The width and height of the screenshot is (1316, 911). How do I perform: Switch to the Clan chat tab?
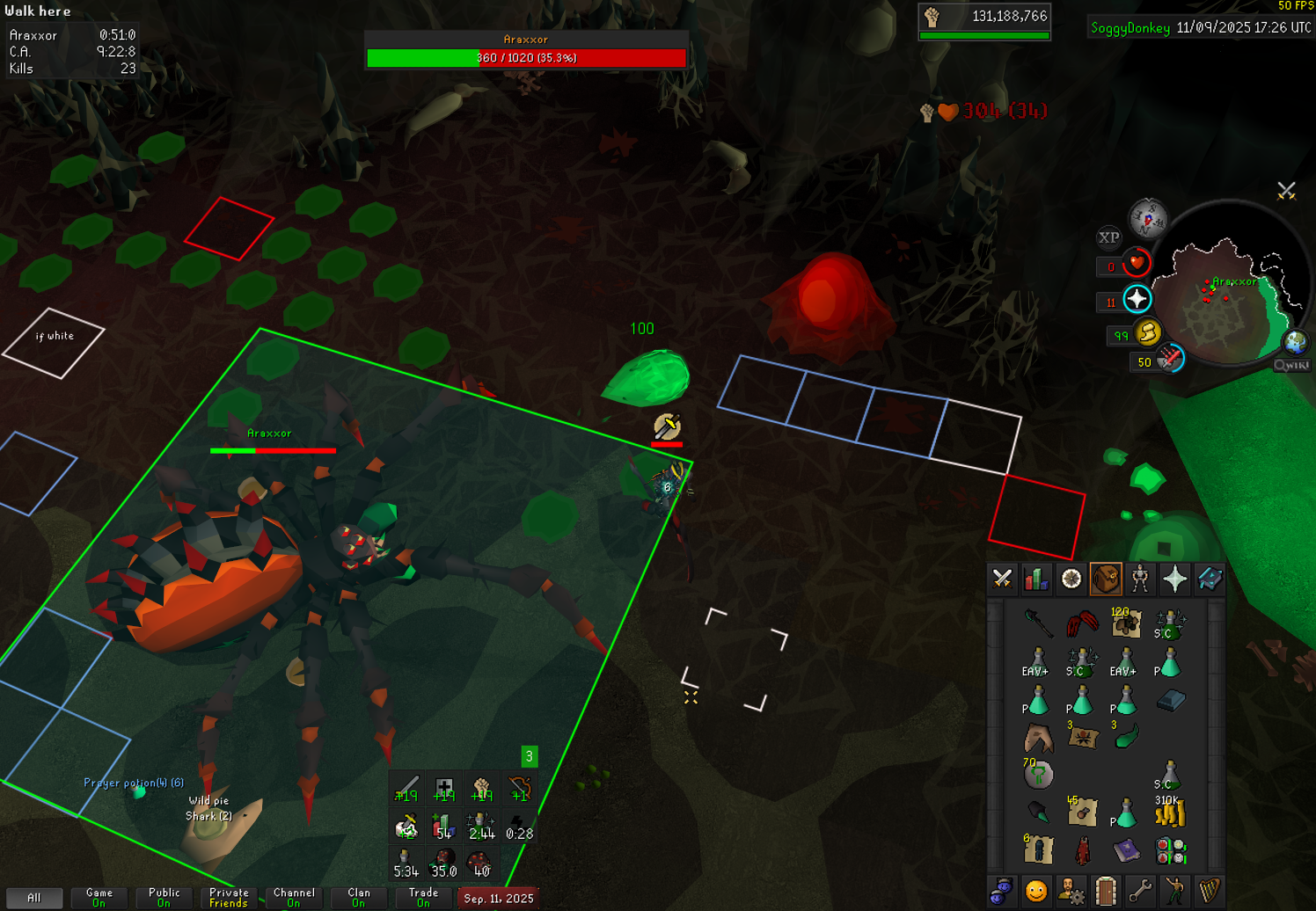click(358, 898)
